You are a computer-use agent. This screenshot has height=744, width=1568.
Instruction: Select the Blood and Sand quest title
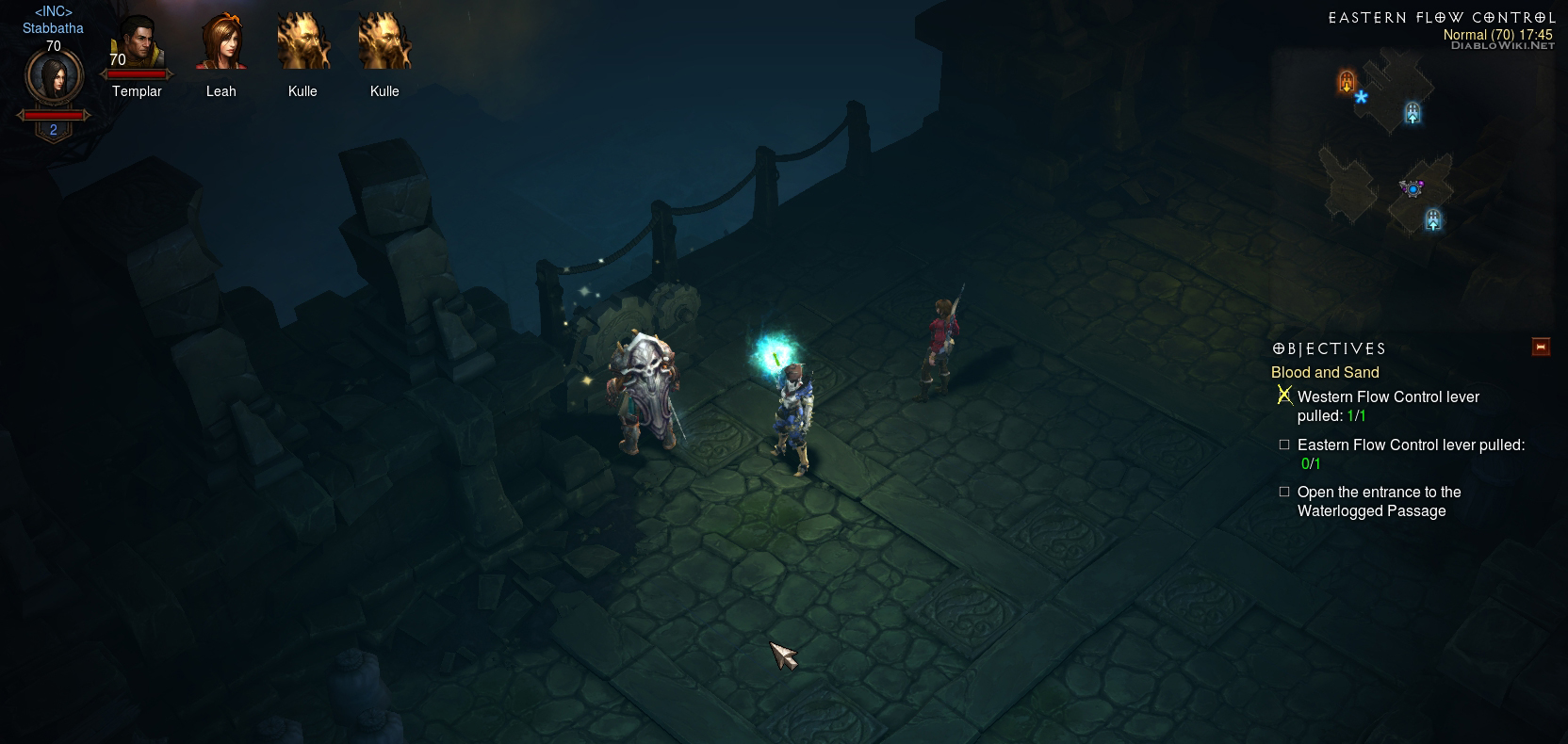[x=1325, y=373]
